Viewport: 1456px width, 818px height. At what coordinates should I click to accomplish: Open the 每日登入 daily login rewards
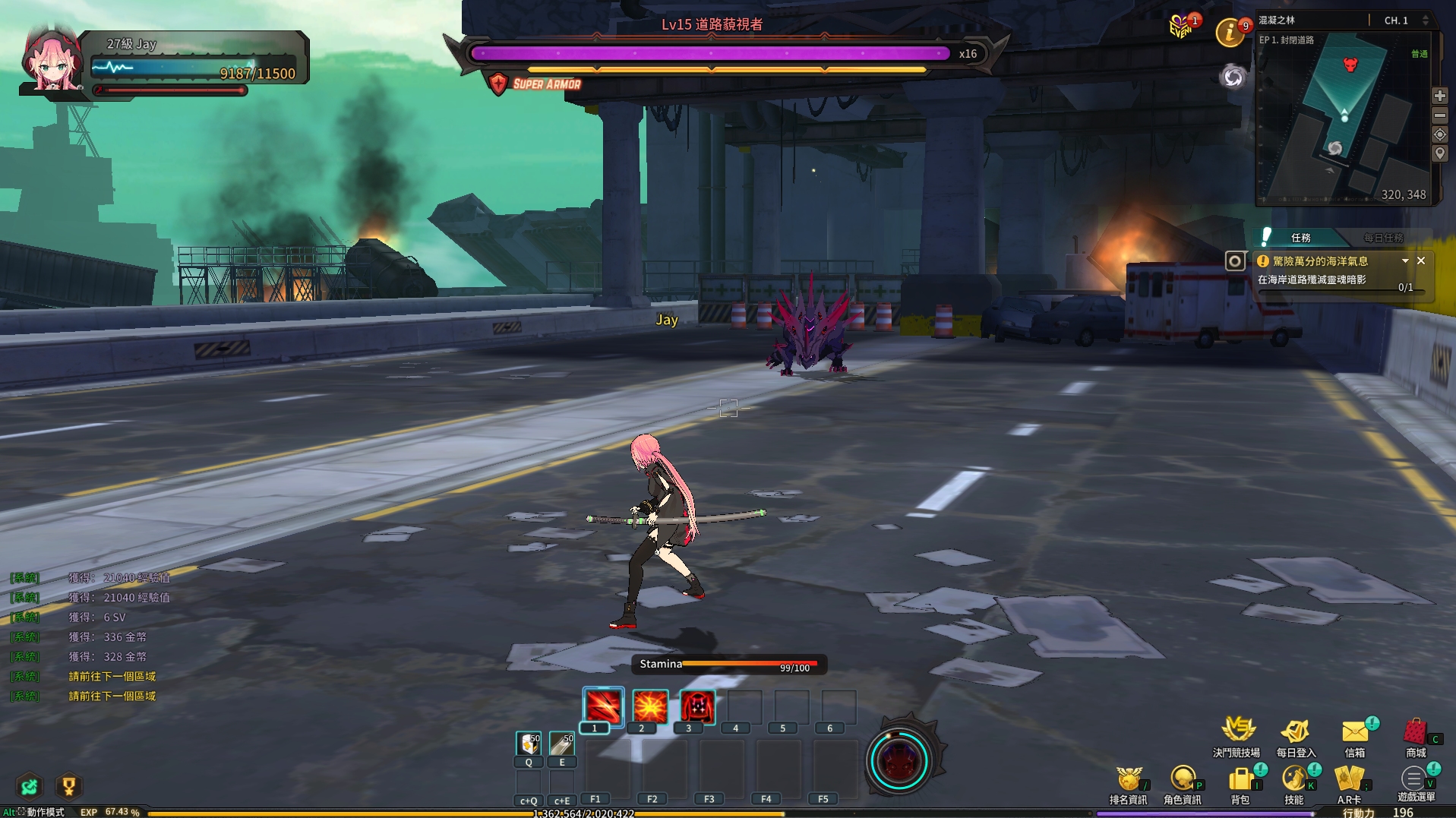coord(1296,733)
